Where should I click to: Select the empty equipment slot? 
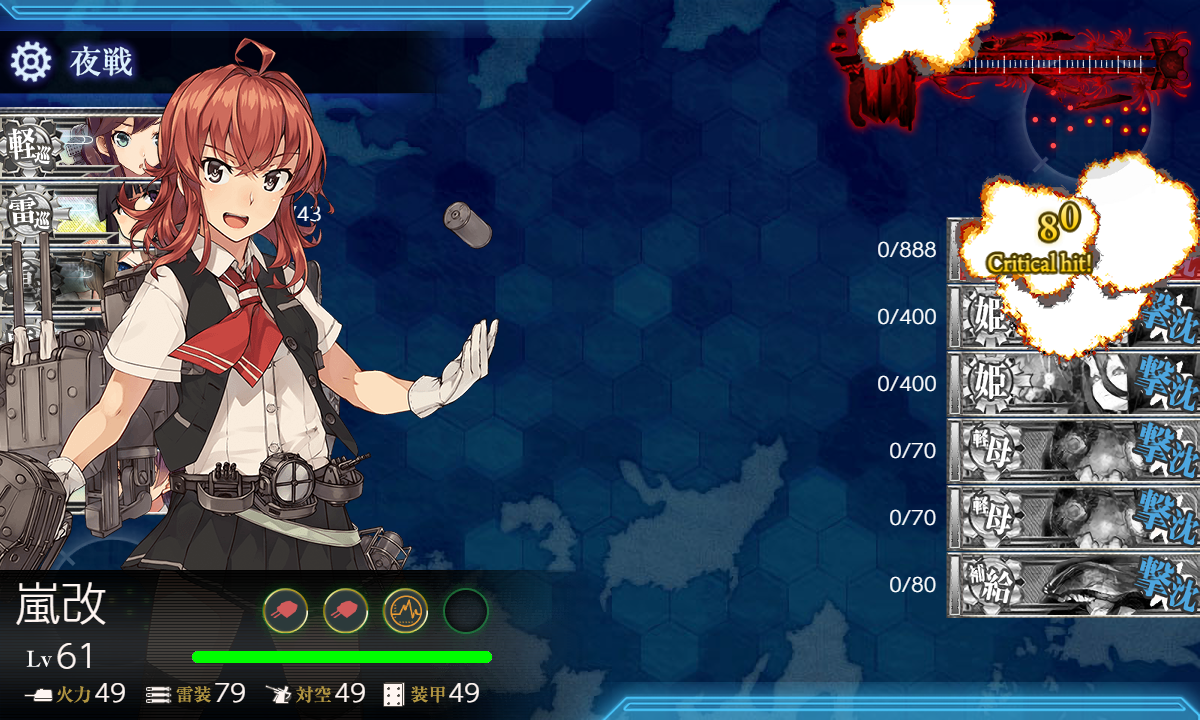[465, 610]
